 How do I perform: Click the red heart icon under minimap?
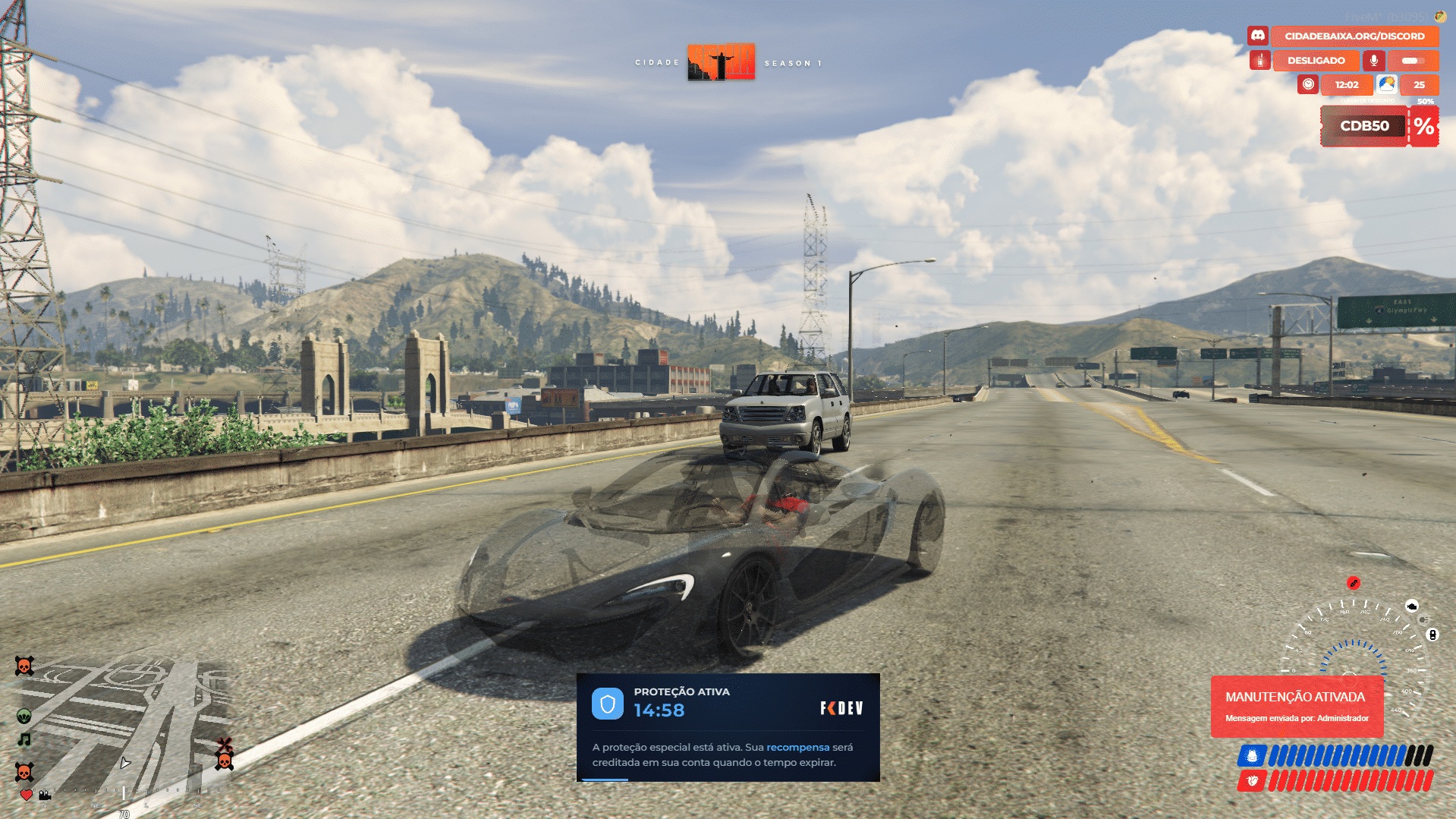tap(26, 795)
